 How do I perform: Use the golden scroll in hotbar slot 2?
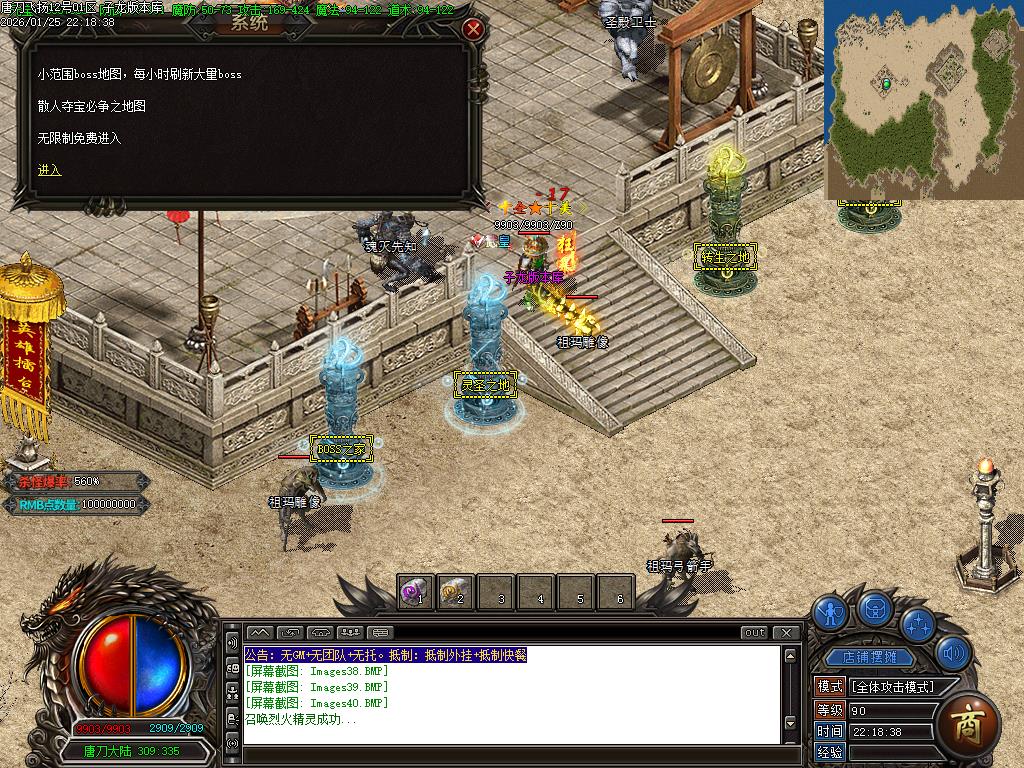(x=455, y=592)
